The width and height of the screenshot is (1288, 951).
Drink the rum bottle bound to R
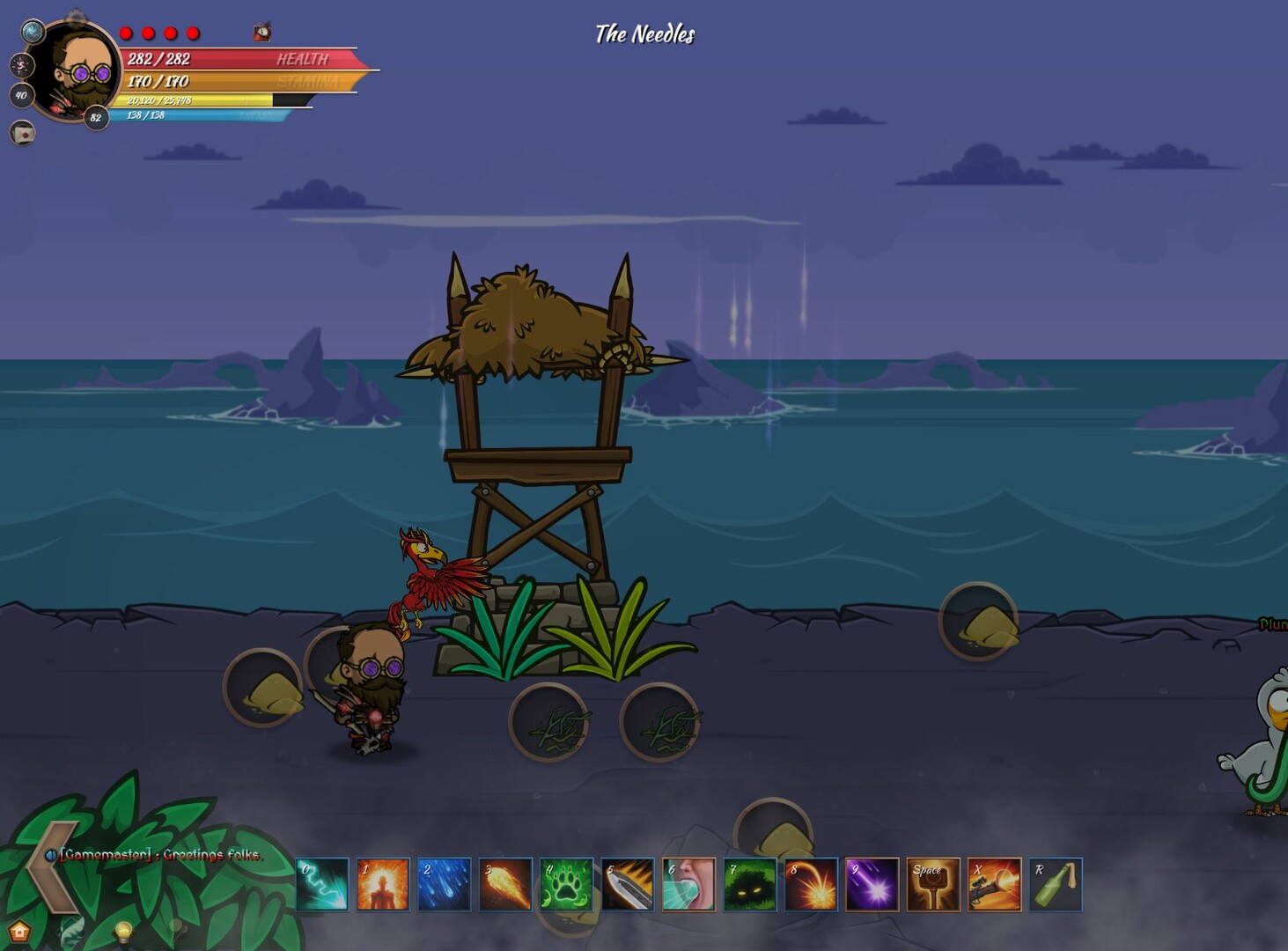click(x=1055, y=885)
